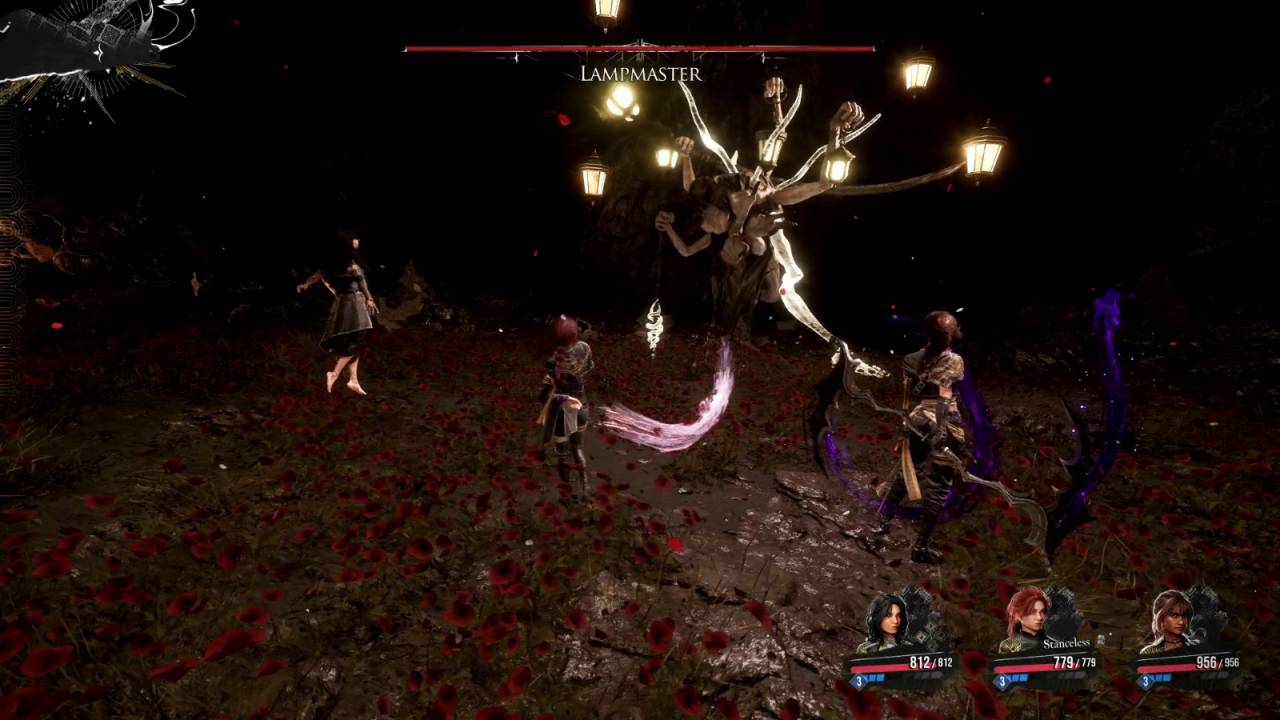1280x720 pixels.
Task: Select the black-haired party member portrait
Action: 886,622
